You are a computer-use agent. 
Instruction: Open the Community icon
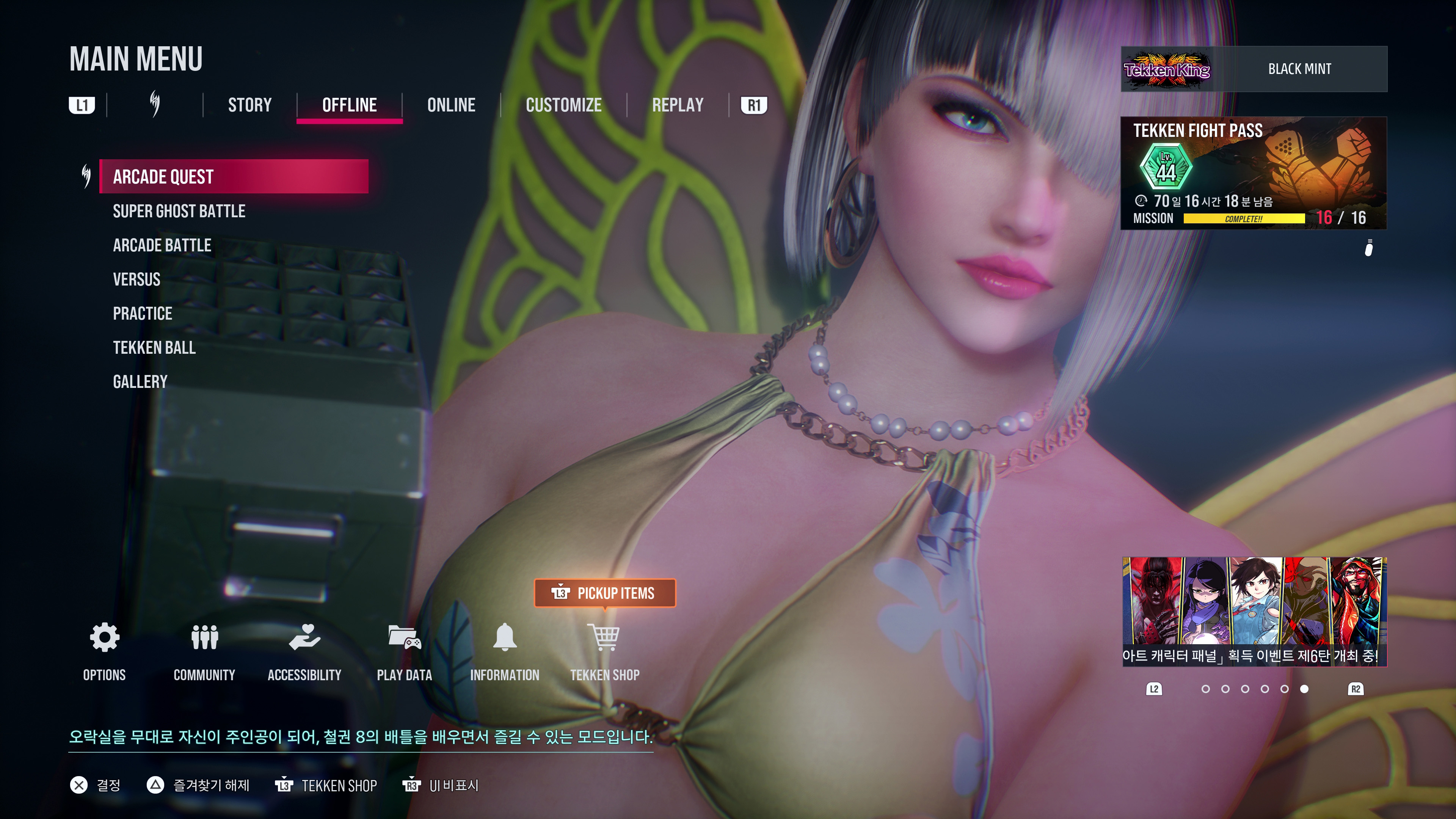(204, 639)
